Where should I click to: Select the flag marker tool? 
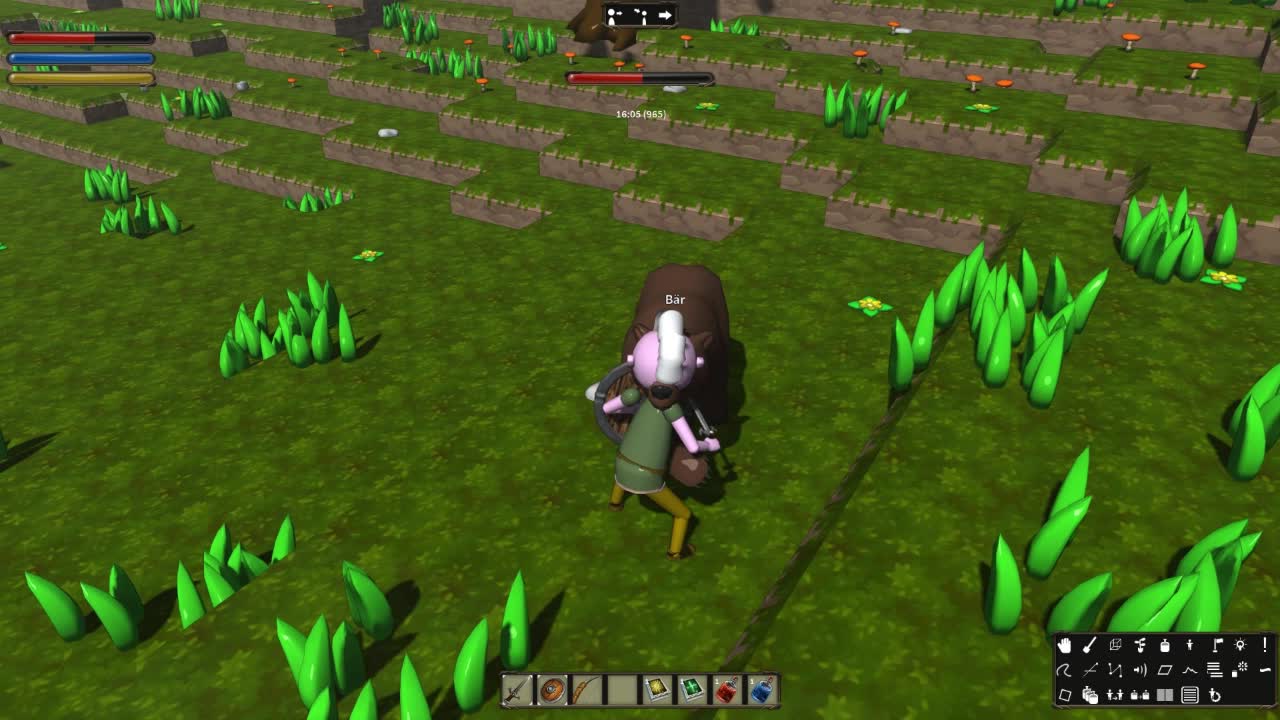pyautogui.click(x=1216, y=645)
